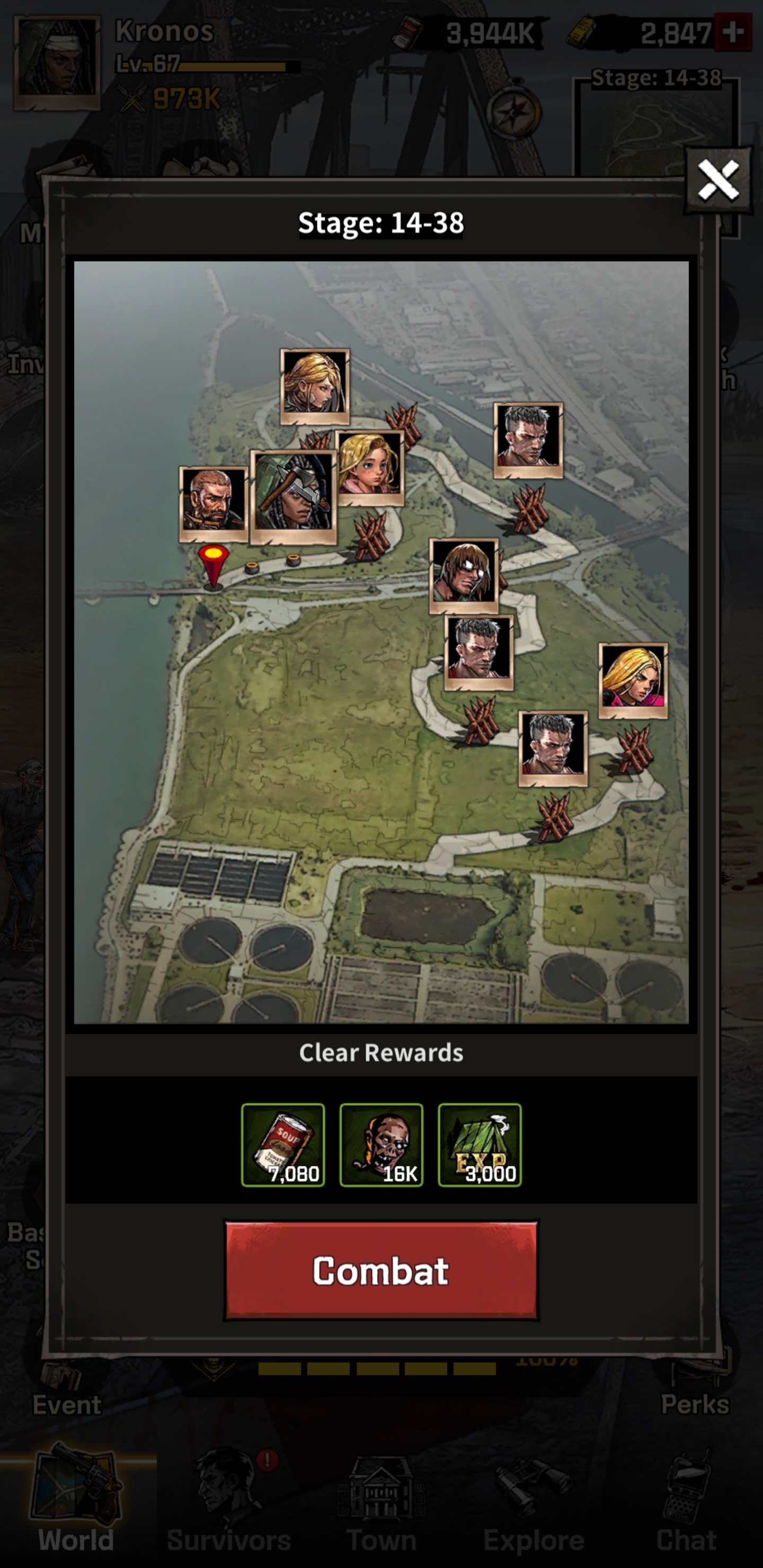
Task: Open Kronos player profile portrait
Action: pyautogui.click(x=57, y=64)
